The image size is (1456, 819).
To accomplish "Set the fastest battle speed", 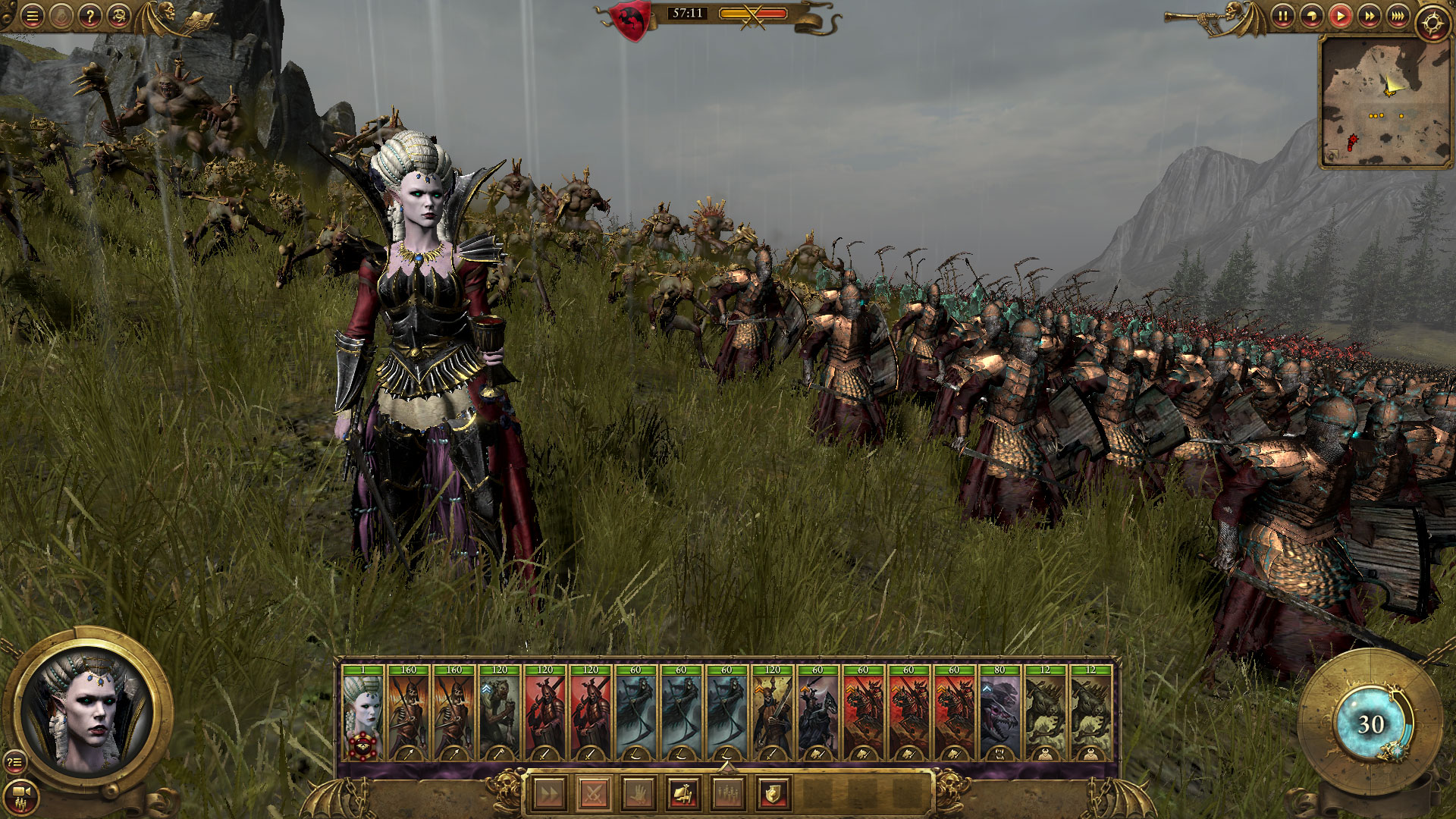I will coord(1398,17).
